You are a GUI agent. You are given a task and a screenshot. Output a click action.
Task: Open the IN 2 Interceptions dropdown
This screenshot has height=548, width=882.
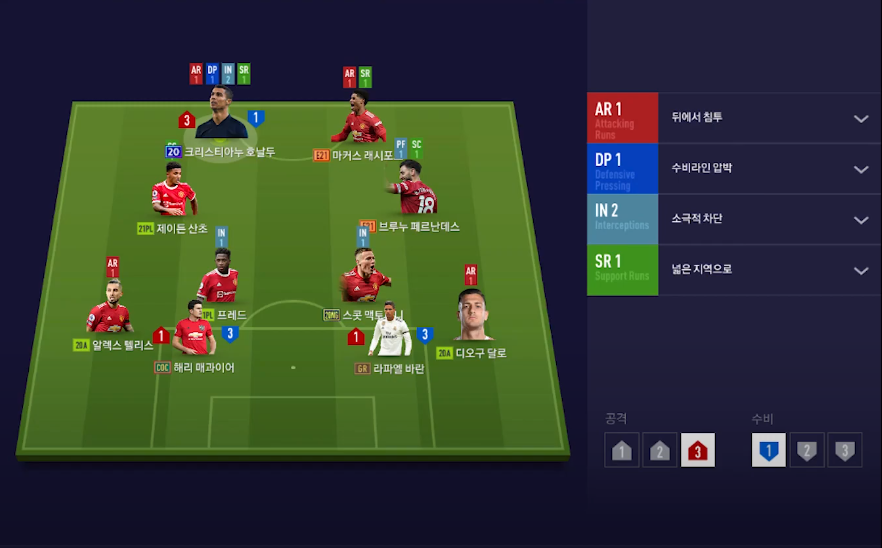[860, 220]
